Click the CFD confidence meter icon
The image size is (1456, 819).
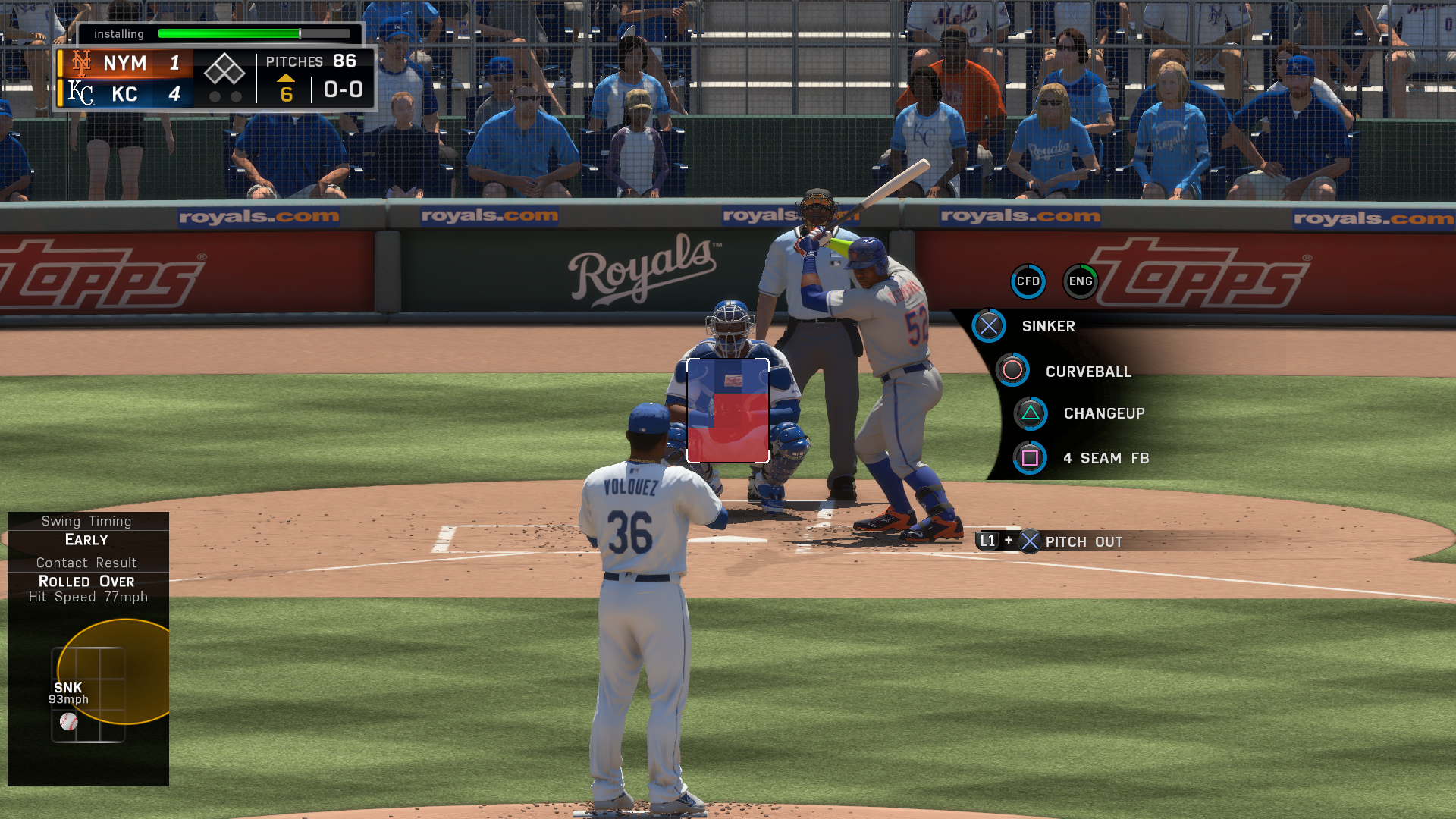[1028, 281]
